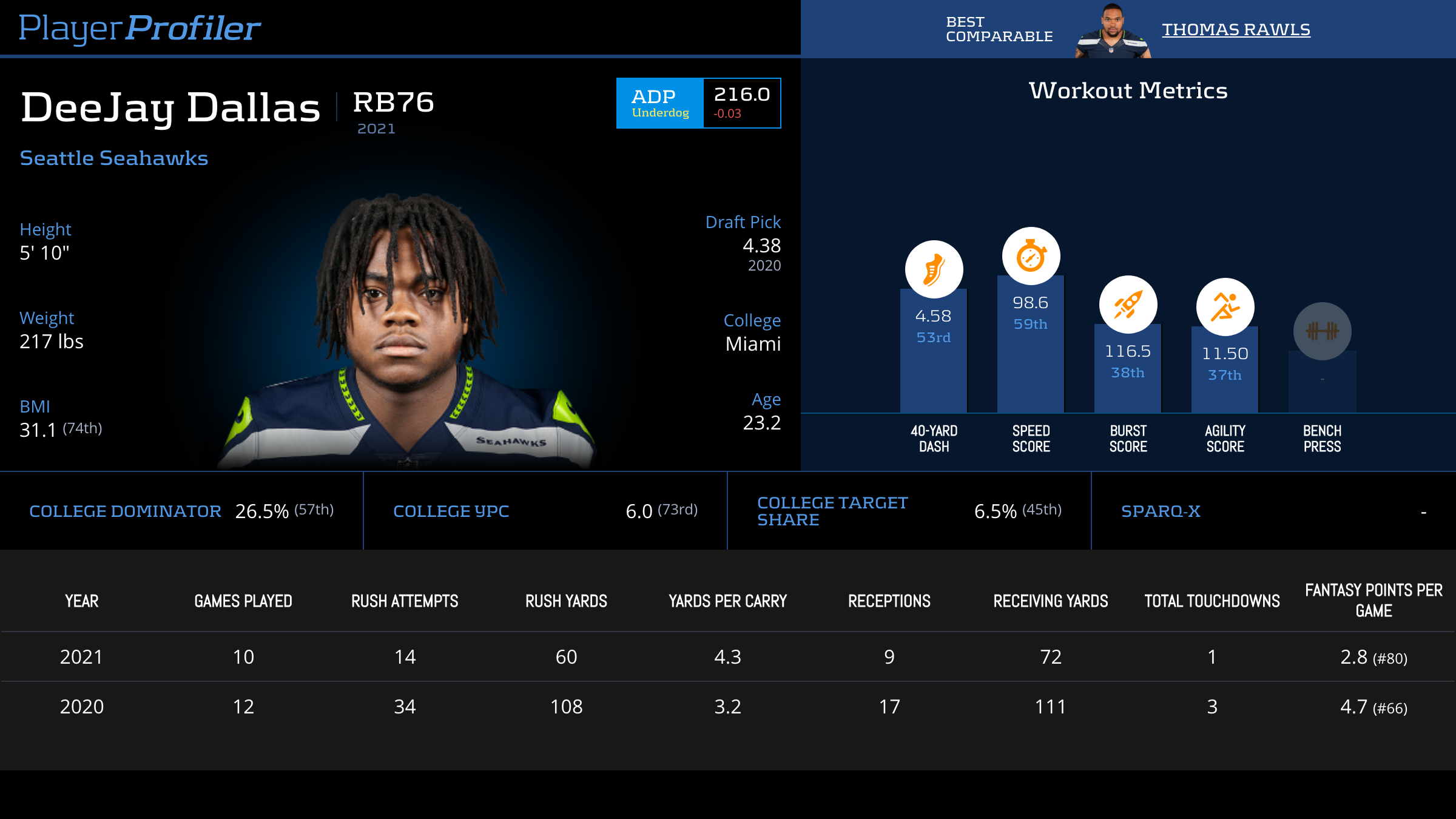Select the Fantasy Points Per Game header
Viewport: 1456px width, 819px height.
coord(1373,601)
